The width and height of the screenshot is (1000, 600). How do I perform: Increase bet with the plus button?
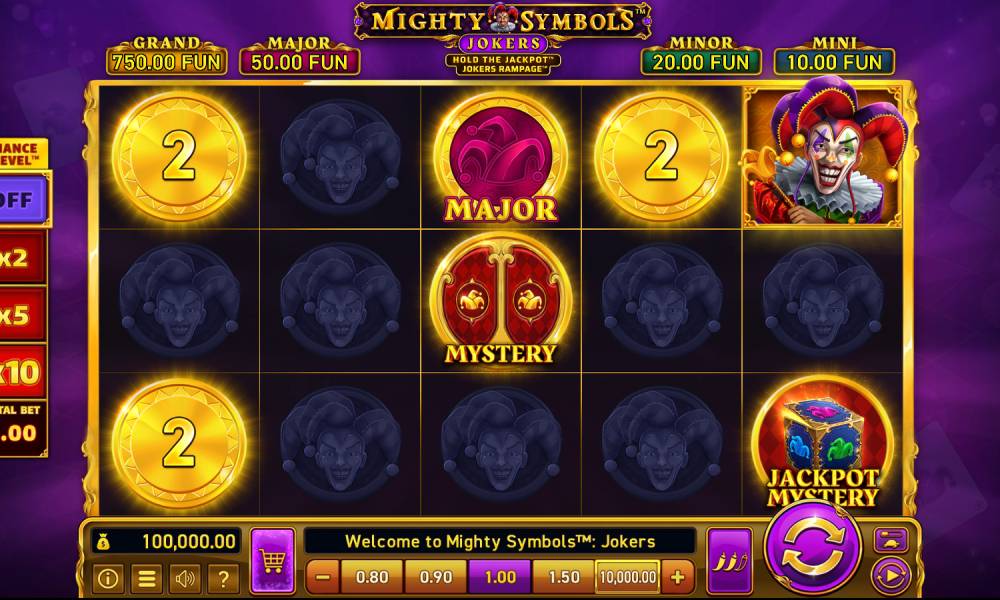click(x=677, y=577)
